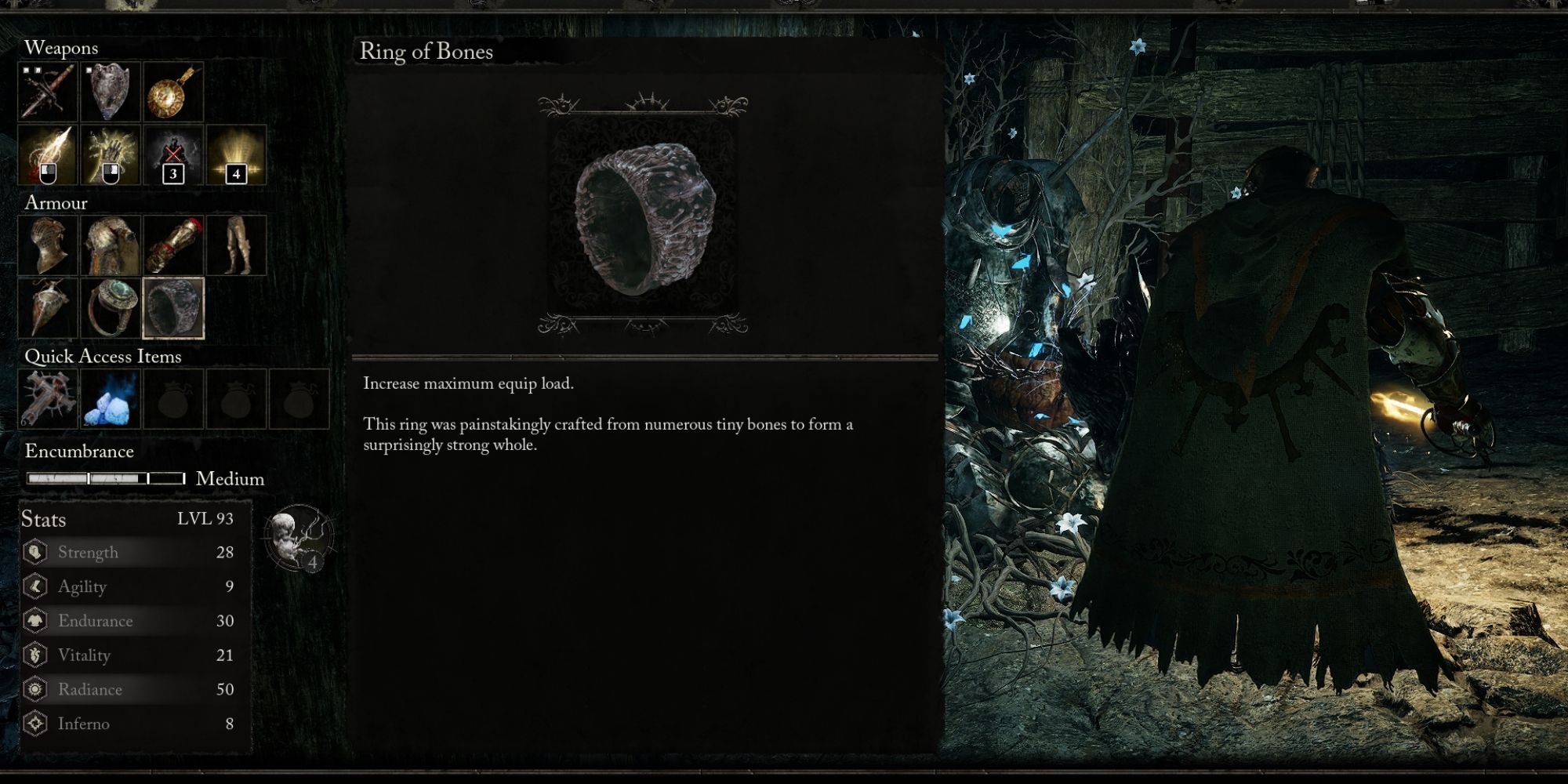Select the leg armour slot

pyautogui.click(x=235, y=245)
